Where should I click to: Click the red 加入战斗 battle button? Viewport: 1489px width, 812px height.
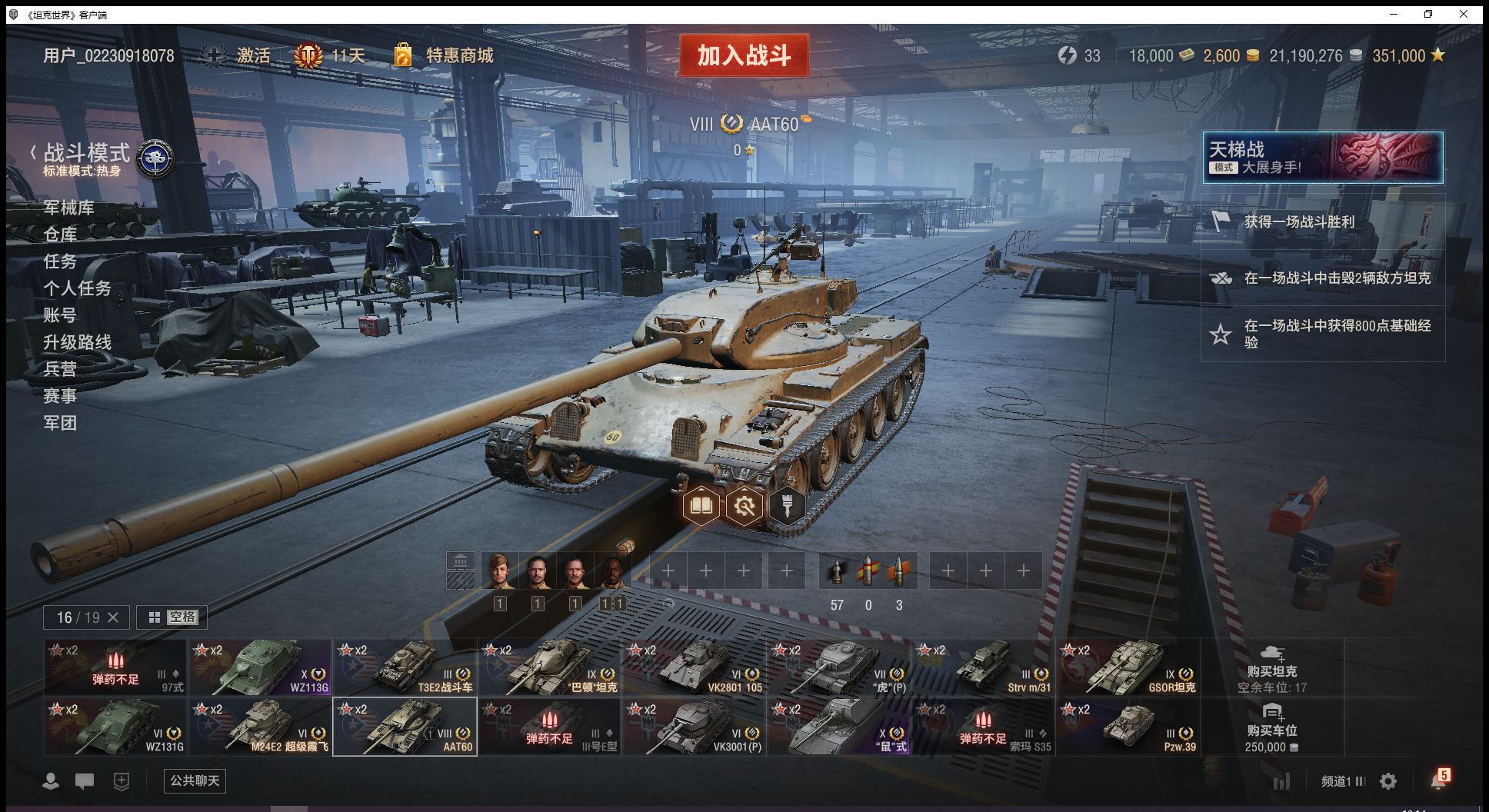coord(744,55)
